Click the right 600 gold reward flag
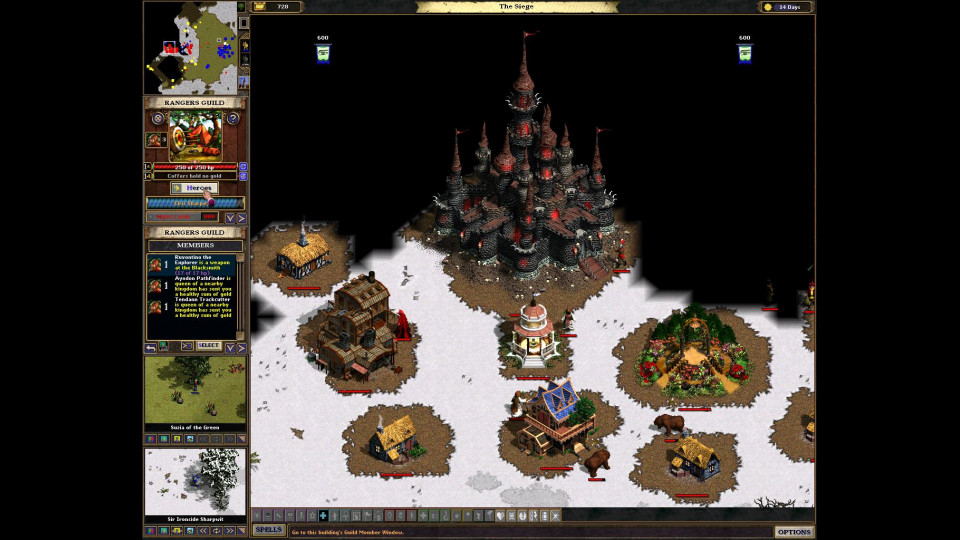Image resolution: width=960 pixels, height=540 pixels. 744,53
